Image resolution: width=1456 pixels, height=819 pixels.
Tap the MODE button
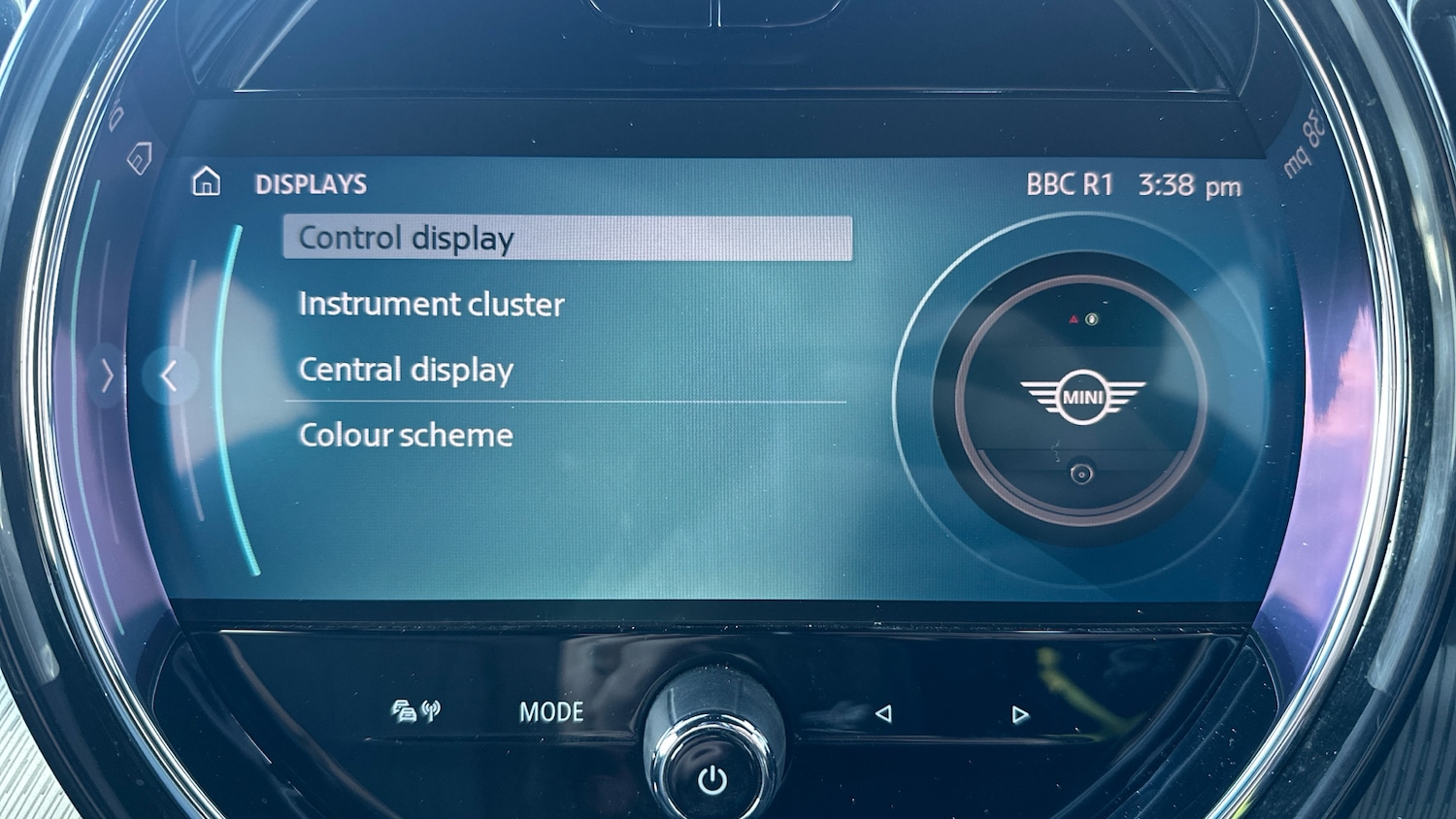coord(551,712)
